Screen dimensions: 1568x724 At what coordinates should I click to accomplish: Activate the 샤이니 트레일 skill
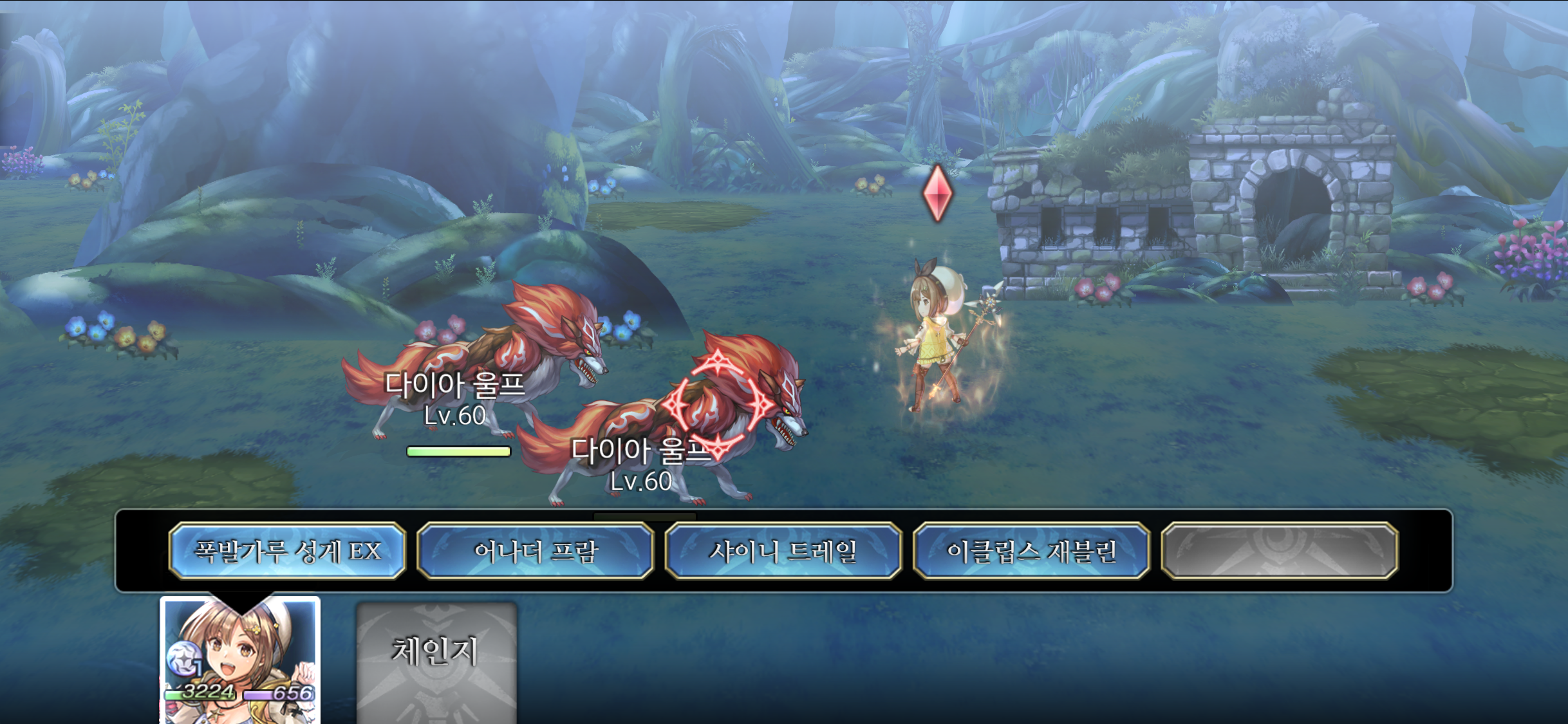click(x=783, y=551)
